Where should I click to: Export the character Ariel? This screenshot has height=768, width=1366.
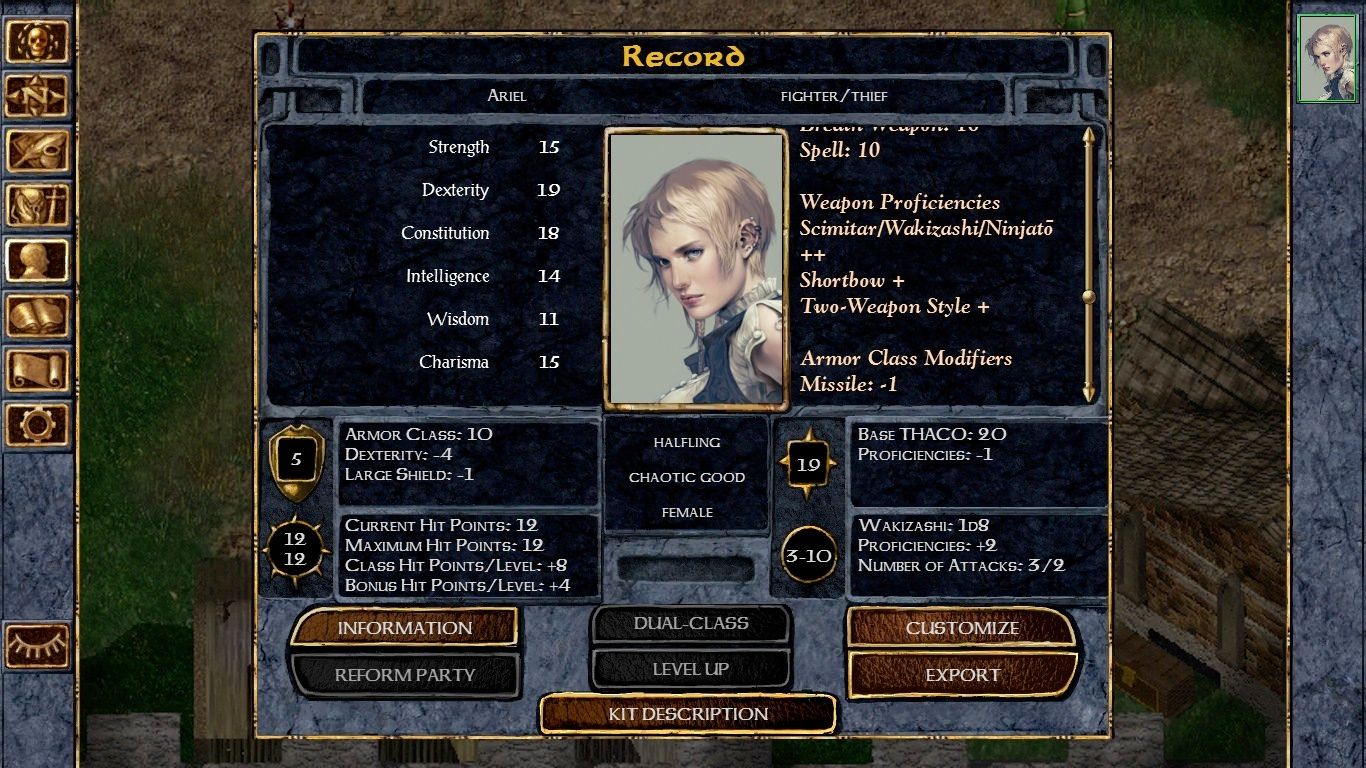(x=961, y=675)
